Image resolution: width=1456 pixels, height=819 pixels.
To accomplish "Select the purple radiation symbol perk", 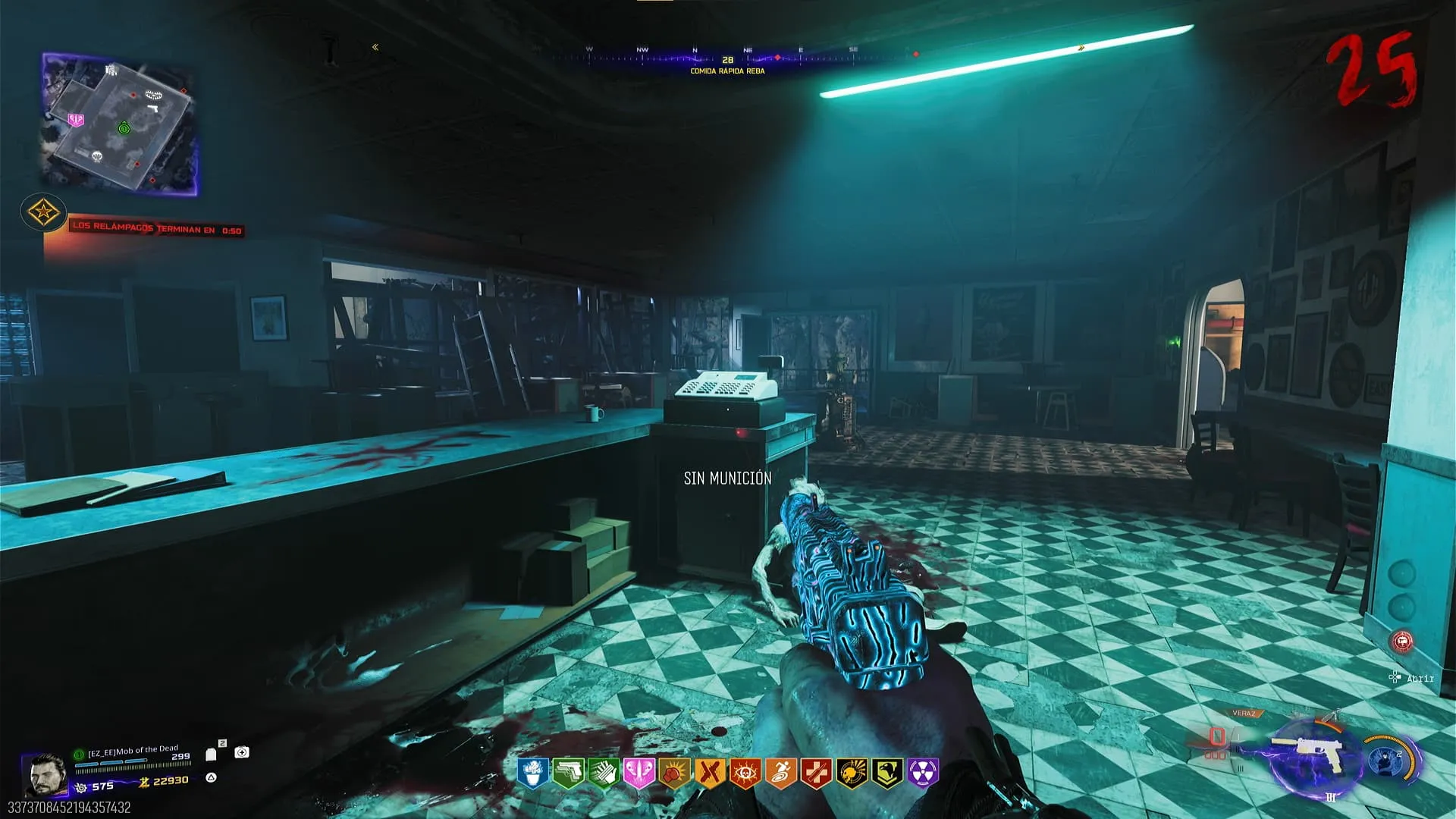I will (x=923, y=773).
